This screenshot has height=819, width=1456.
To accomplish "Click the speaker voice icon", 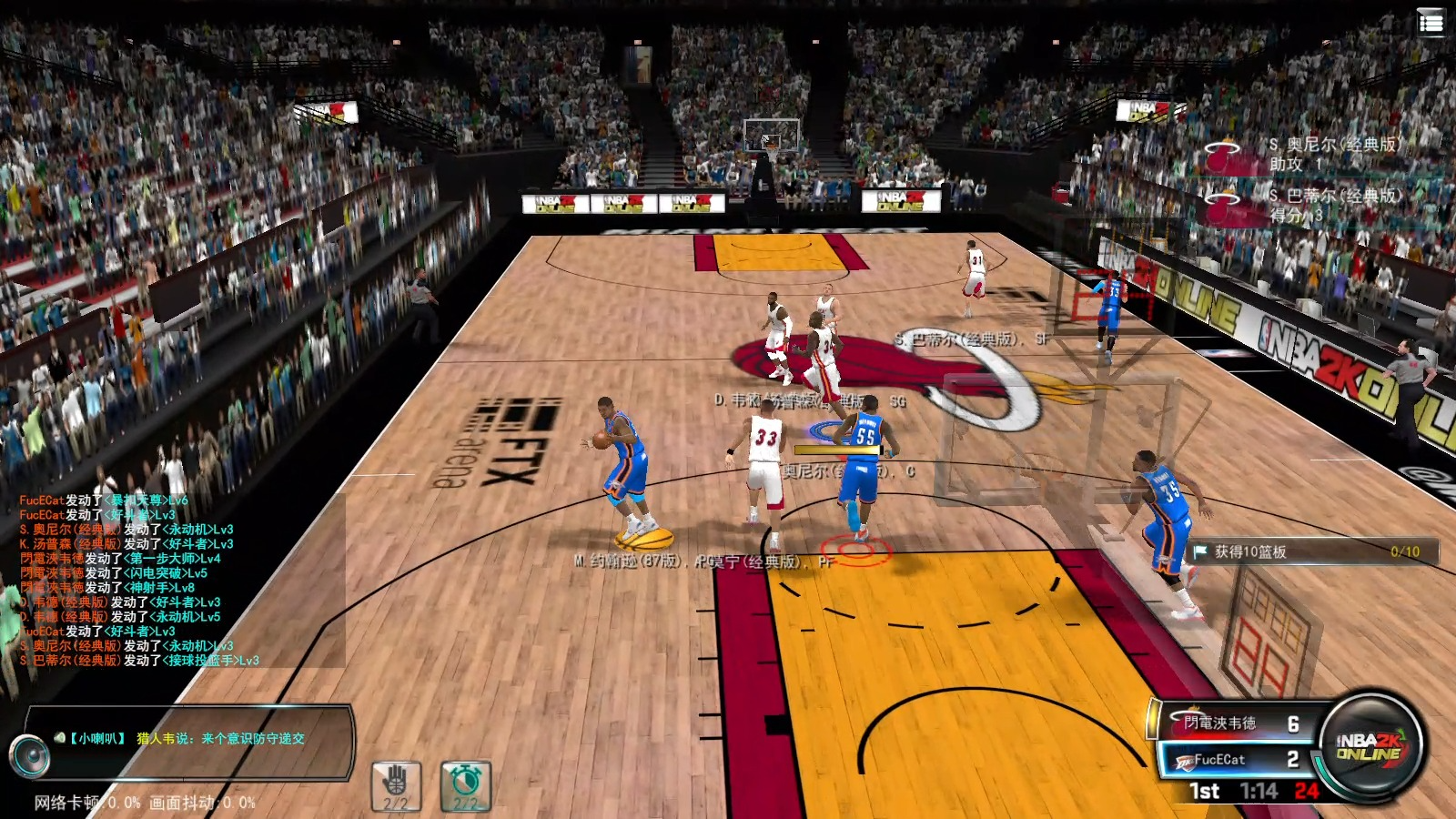I will 28,755.
